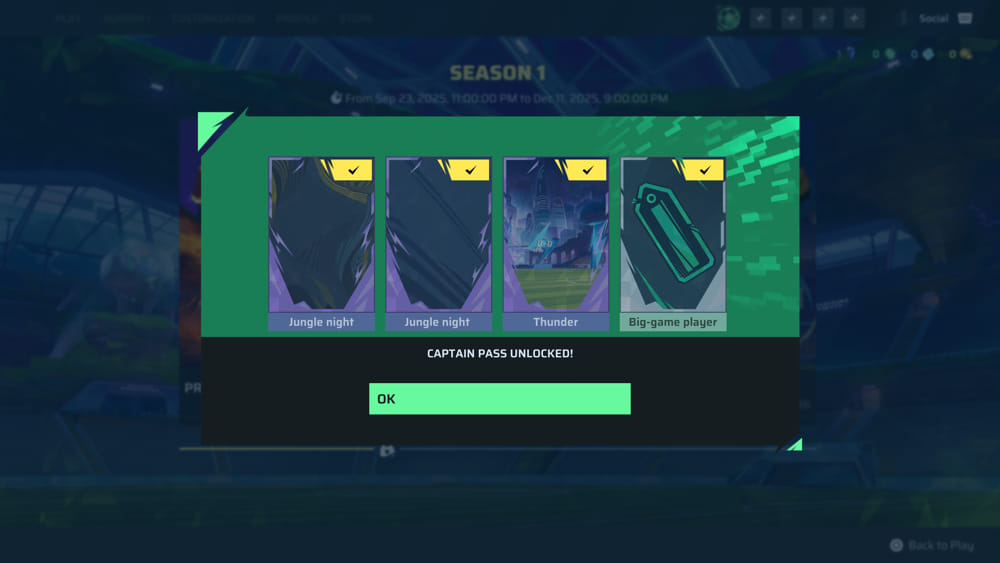
Task: Open the Play tab
Action: [x=69, y=18]
